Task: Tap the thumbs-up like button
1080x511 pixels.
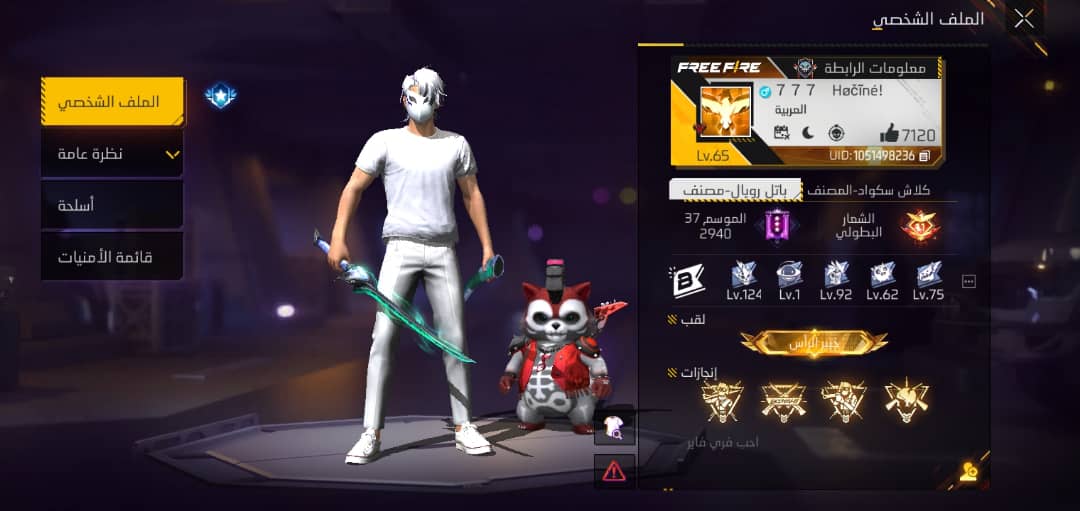Action: pos(890,134)
